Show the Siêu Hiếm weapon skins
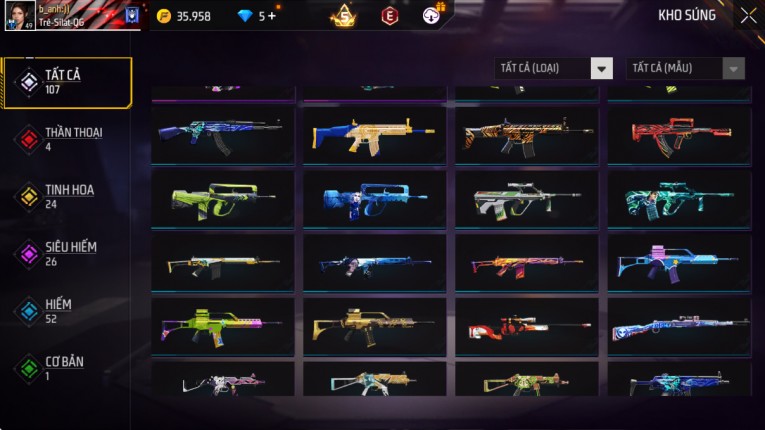The width and height of the screenshot is (765, 430). click(x=67, y=253)
